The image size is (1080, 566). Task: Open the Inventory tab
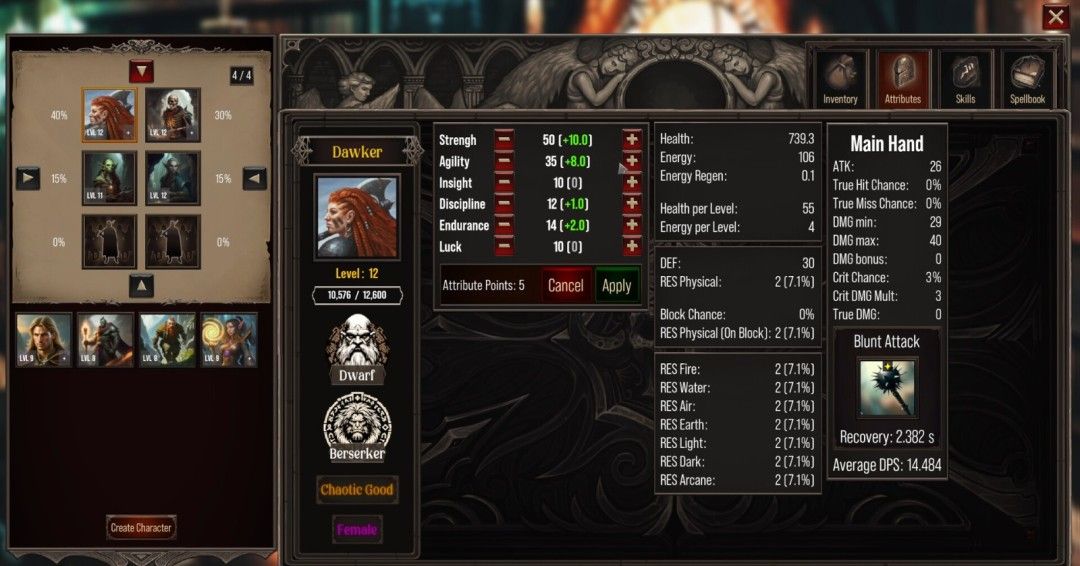click(x=840, y=79)
